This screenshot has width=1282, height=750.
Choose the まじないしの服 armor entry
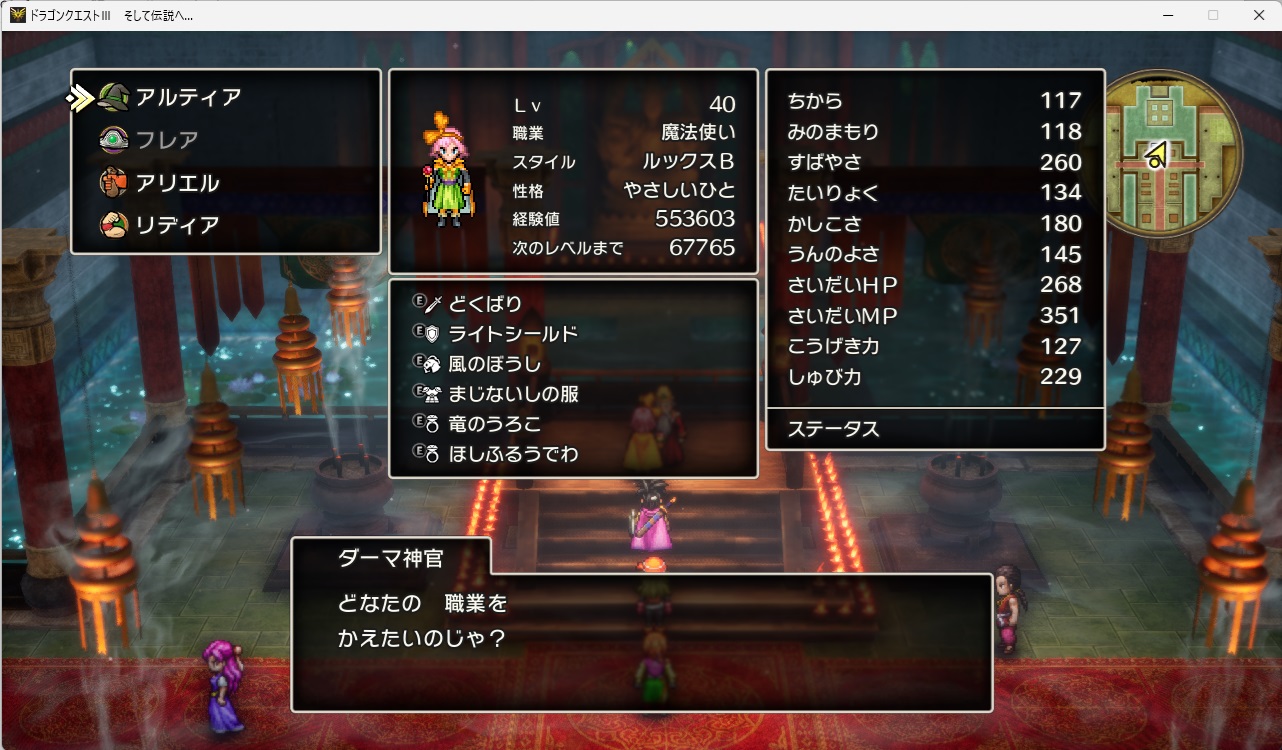point(513,394)
